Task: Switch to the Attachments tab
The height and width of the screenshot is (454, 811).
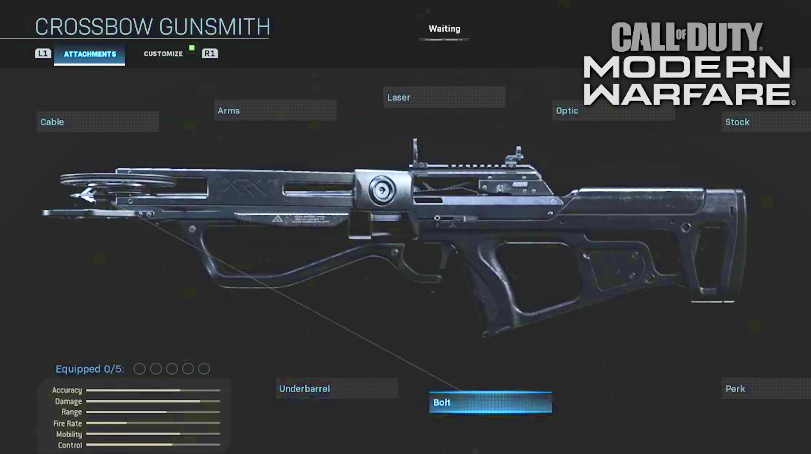Action: tap(90, 54)
